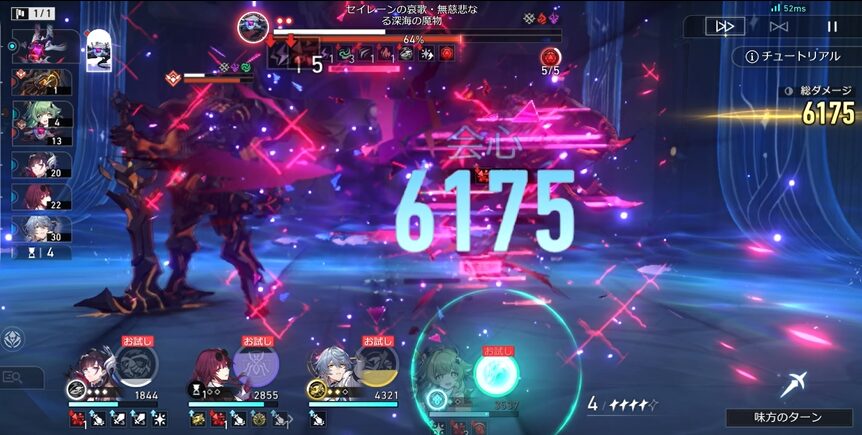
Task: Select the black-haired character's ultimate portrait
Action: [136, 365]
